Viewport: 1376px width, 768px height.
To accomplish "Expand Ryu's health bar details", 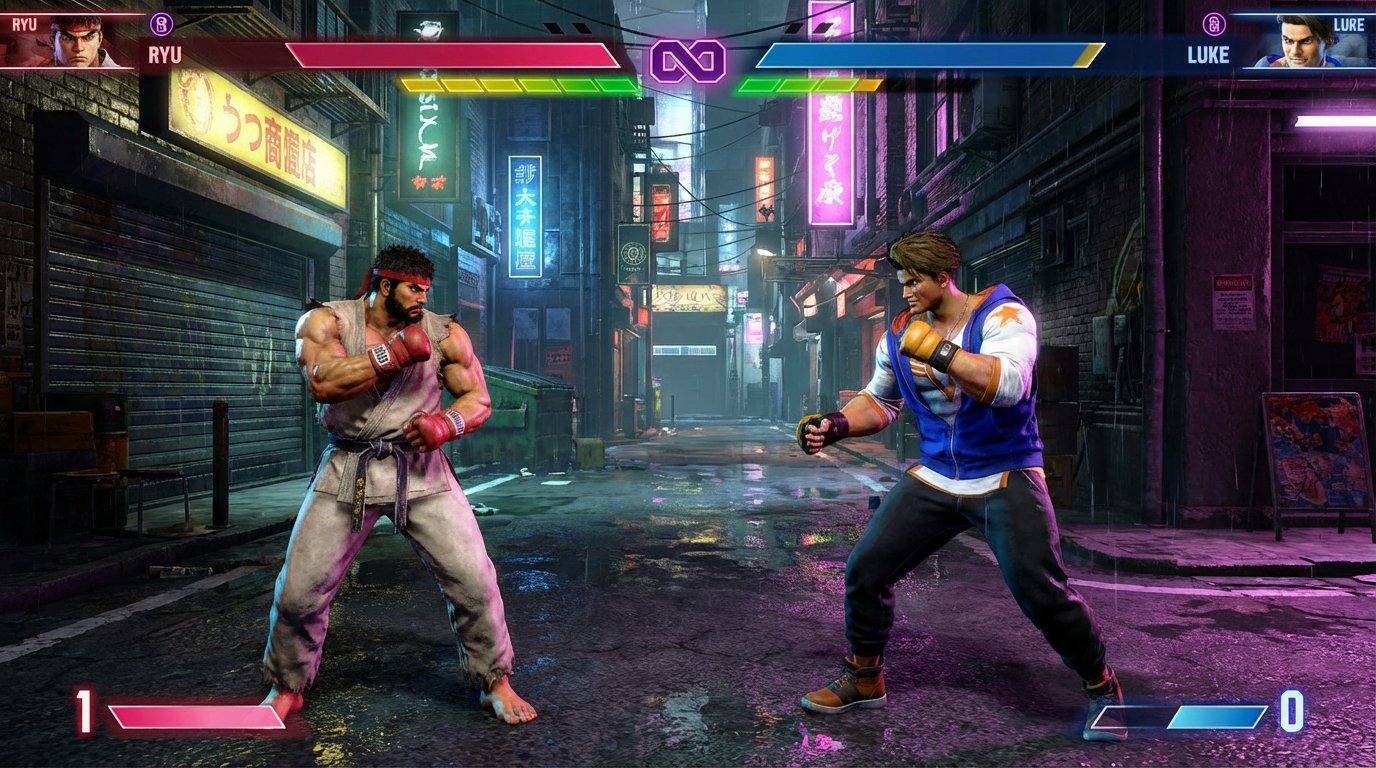I will (450, 55).
